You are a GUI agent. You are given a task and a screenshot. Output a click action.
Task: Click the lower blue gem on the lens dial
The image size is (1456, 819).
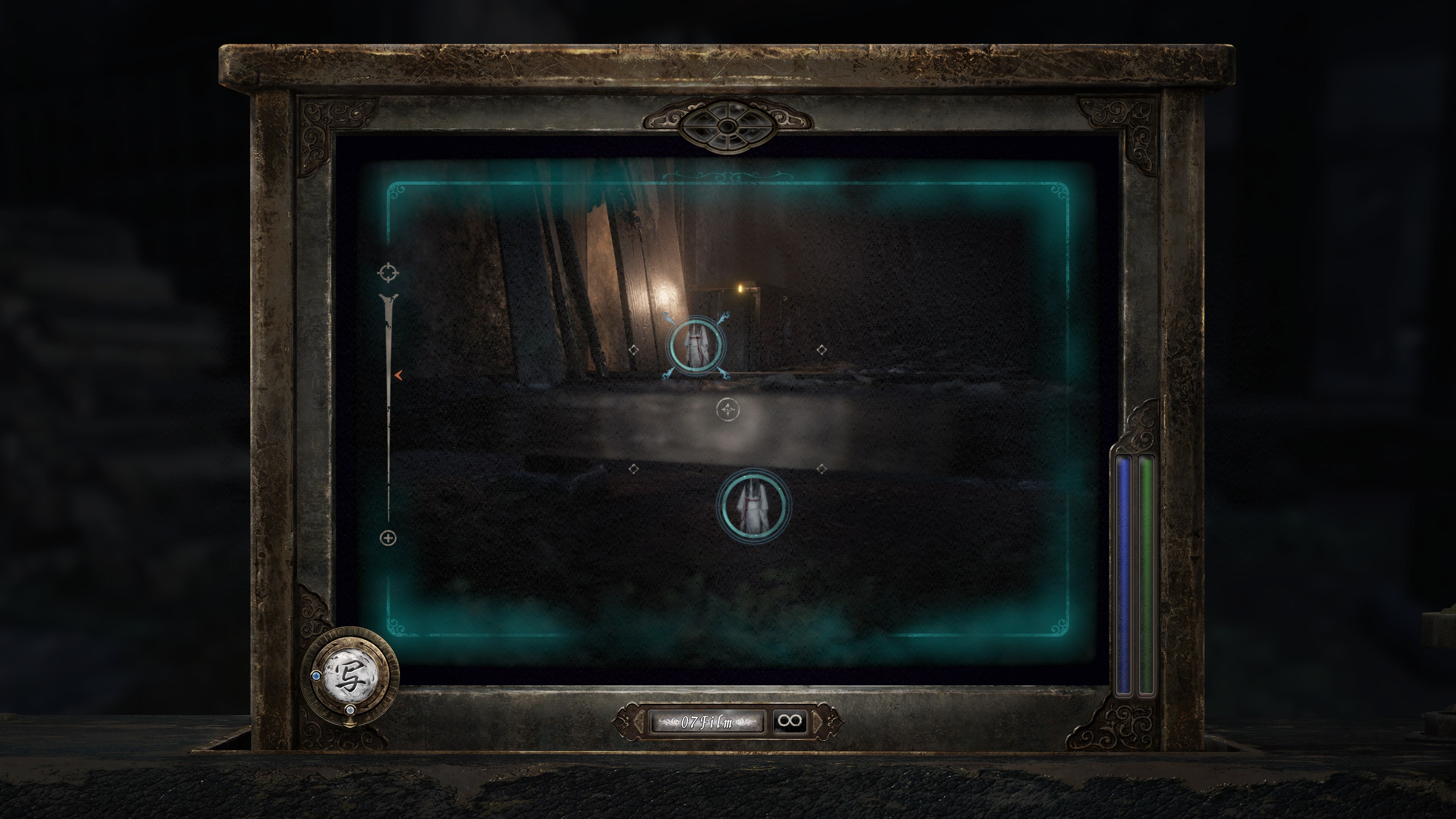point(350,711)
